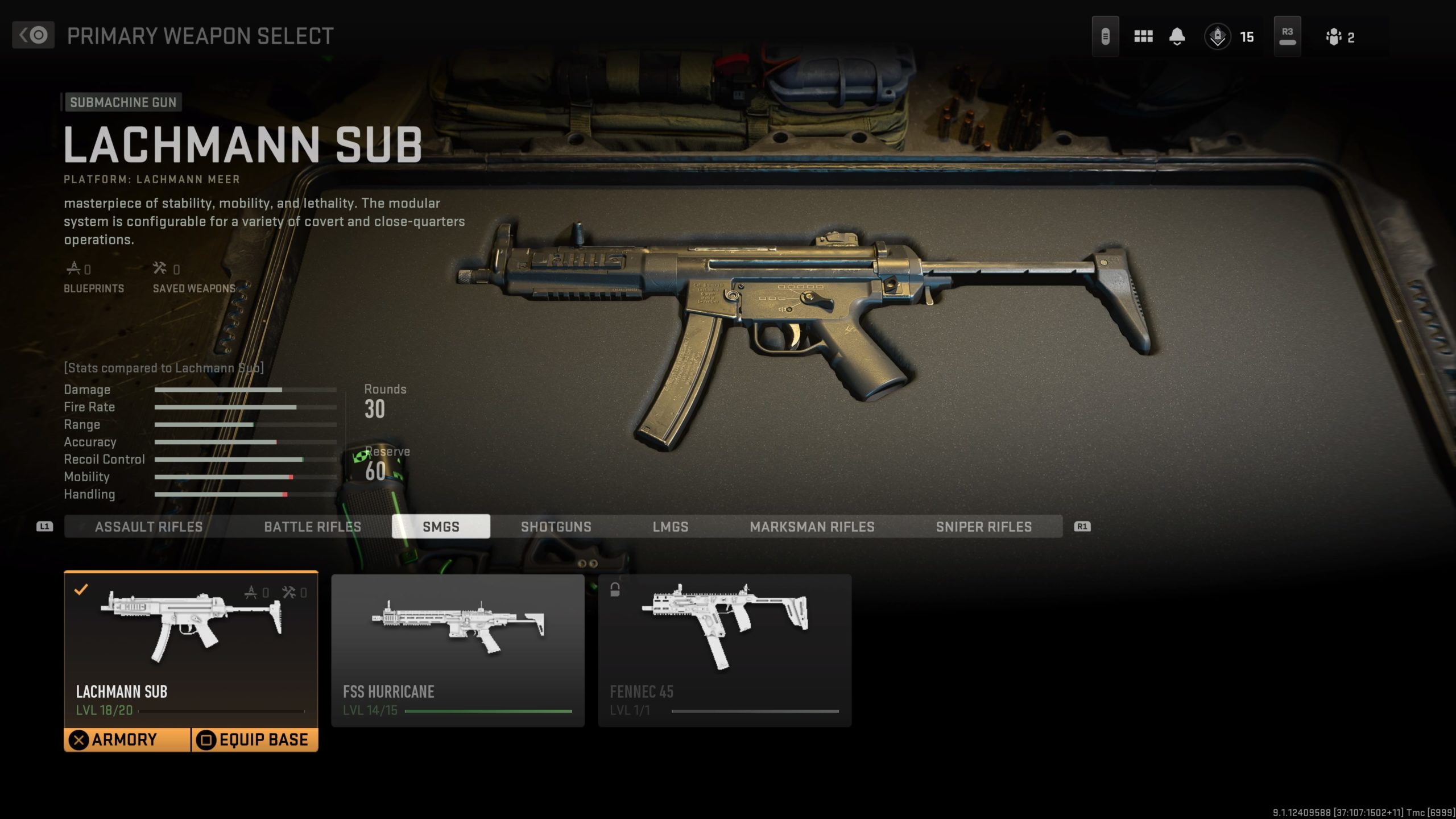Screen dimensions: 1456x819
Task: Select the SMGs tab
Action: 441,527
